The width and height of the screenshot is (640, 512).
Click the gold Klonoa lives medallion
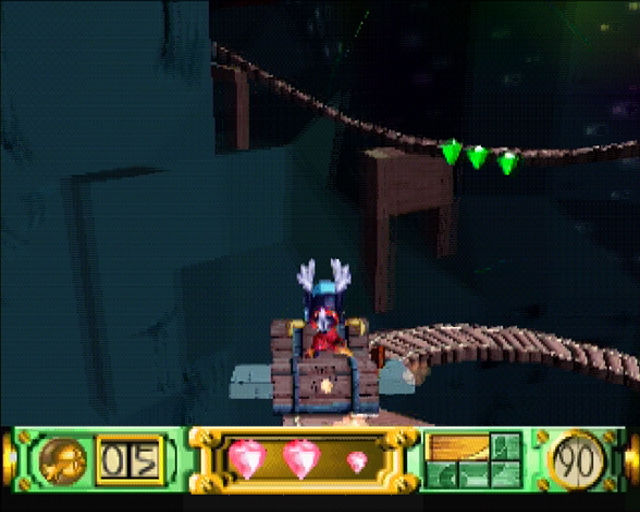tap(63, 461)
